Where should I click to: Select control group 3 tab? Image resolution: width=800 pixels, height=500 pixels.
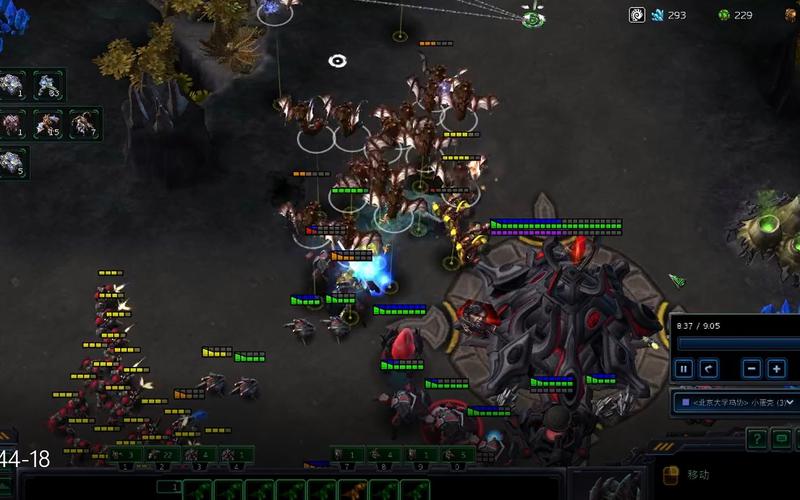coord(199,456)
